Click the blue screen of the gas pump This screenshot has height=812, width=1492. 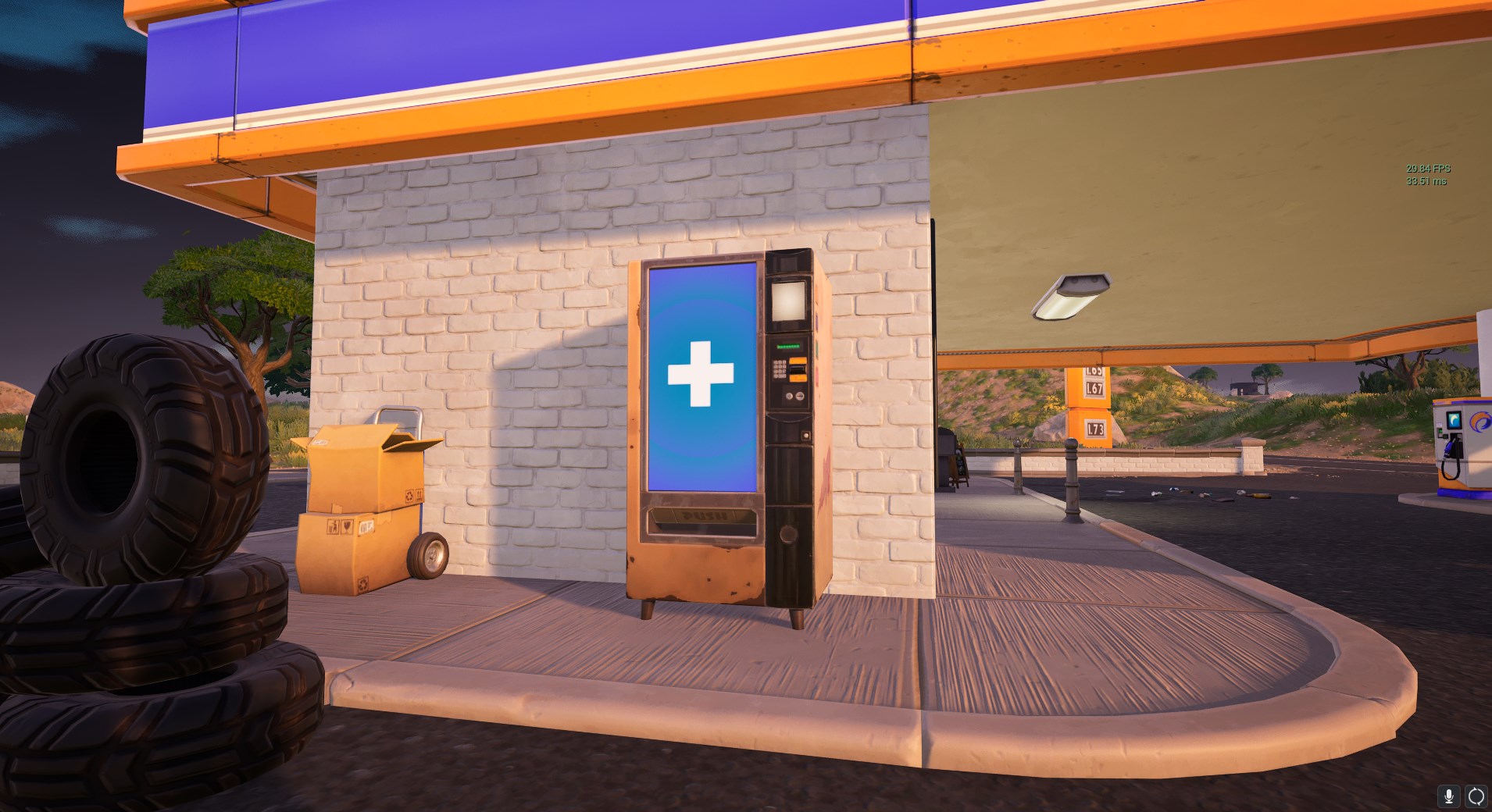tap(1455, 422)
